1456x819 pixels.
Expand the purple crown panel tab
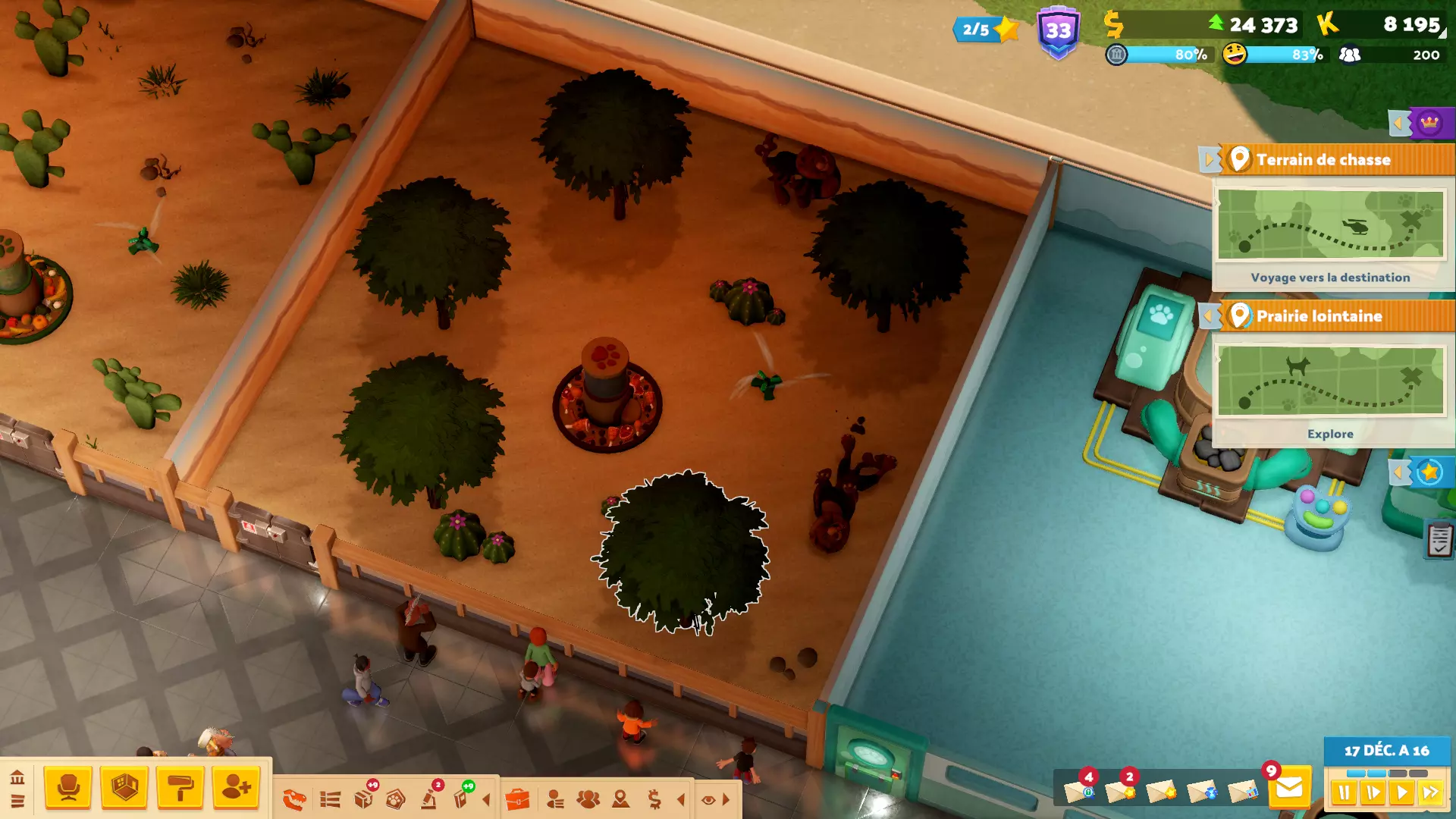pyautogui.click(x=1429, y=123)
